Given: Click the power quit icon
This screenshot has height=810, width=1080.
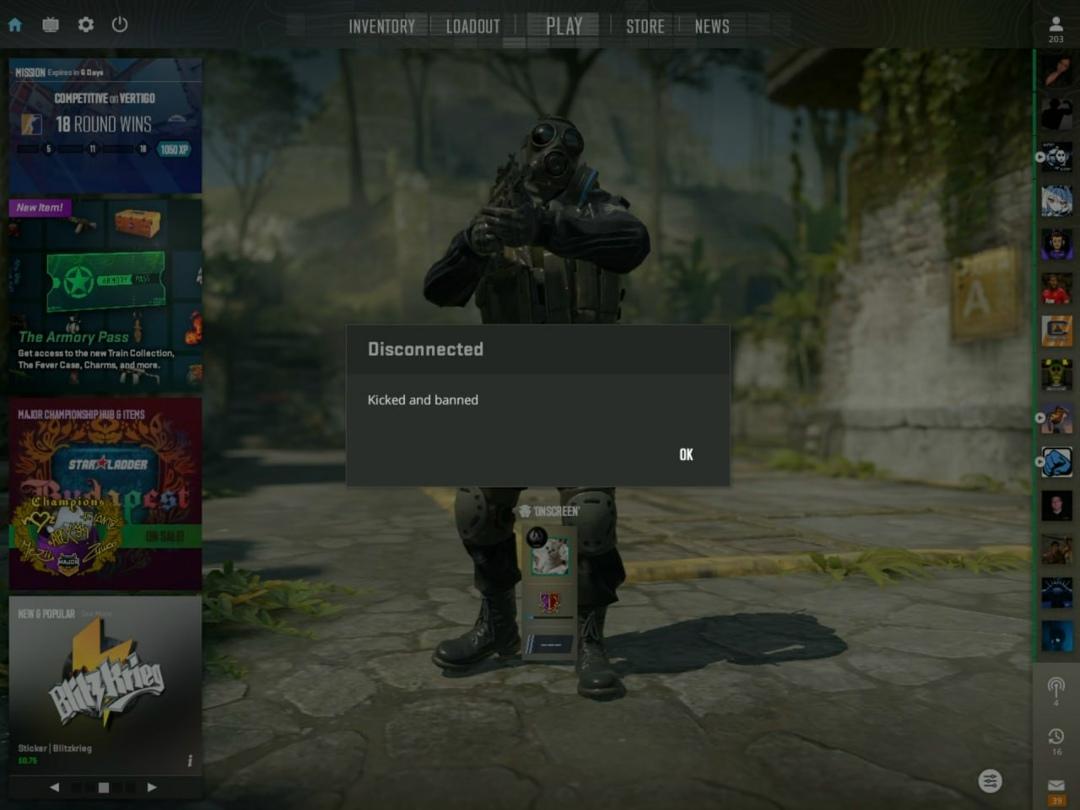Looking at the screenshot, I should [120, 25].
